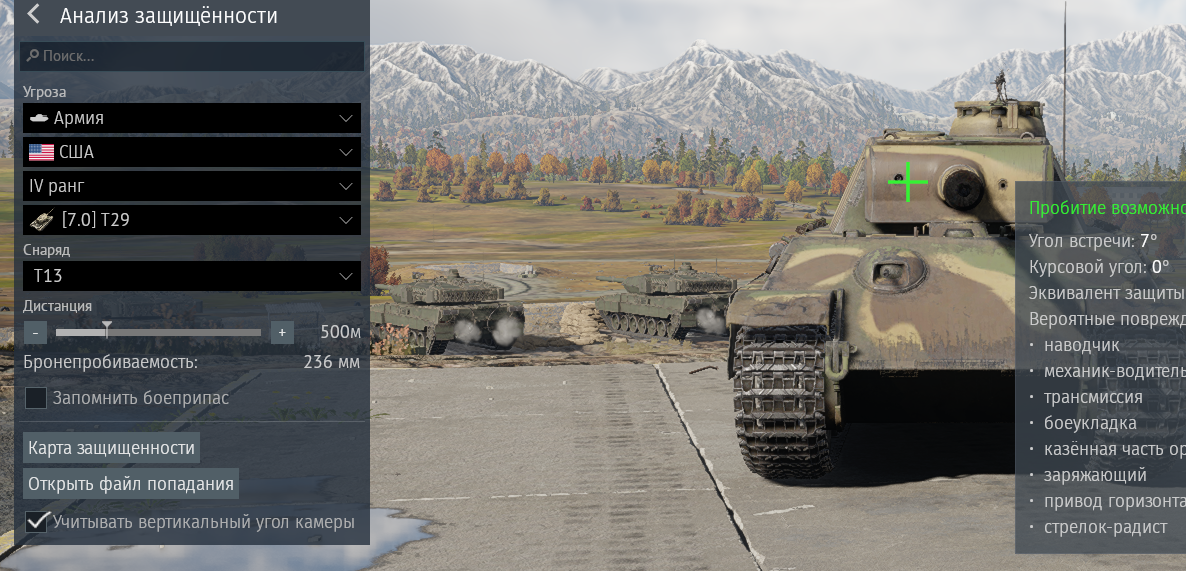Open the Армия threat type dropdown
This screenshot has width=1186, height=571.
191,118
